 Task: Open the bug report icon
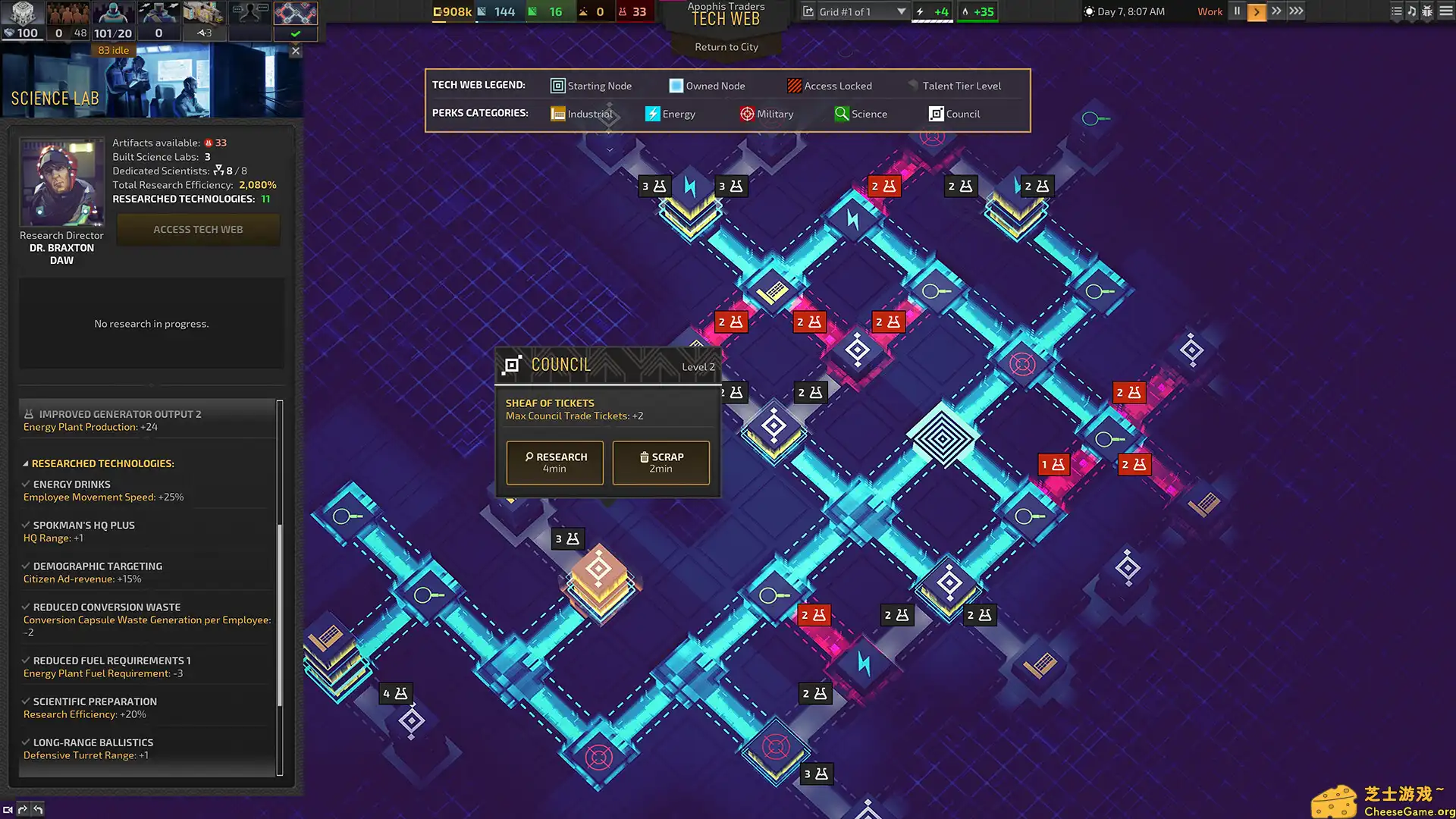click(x=1427, y=11)
